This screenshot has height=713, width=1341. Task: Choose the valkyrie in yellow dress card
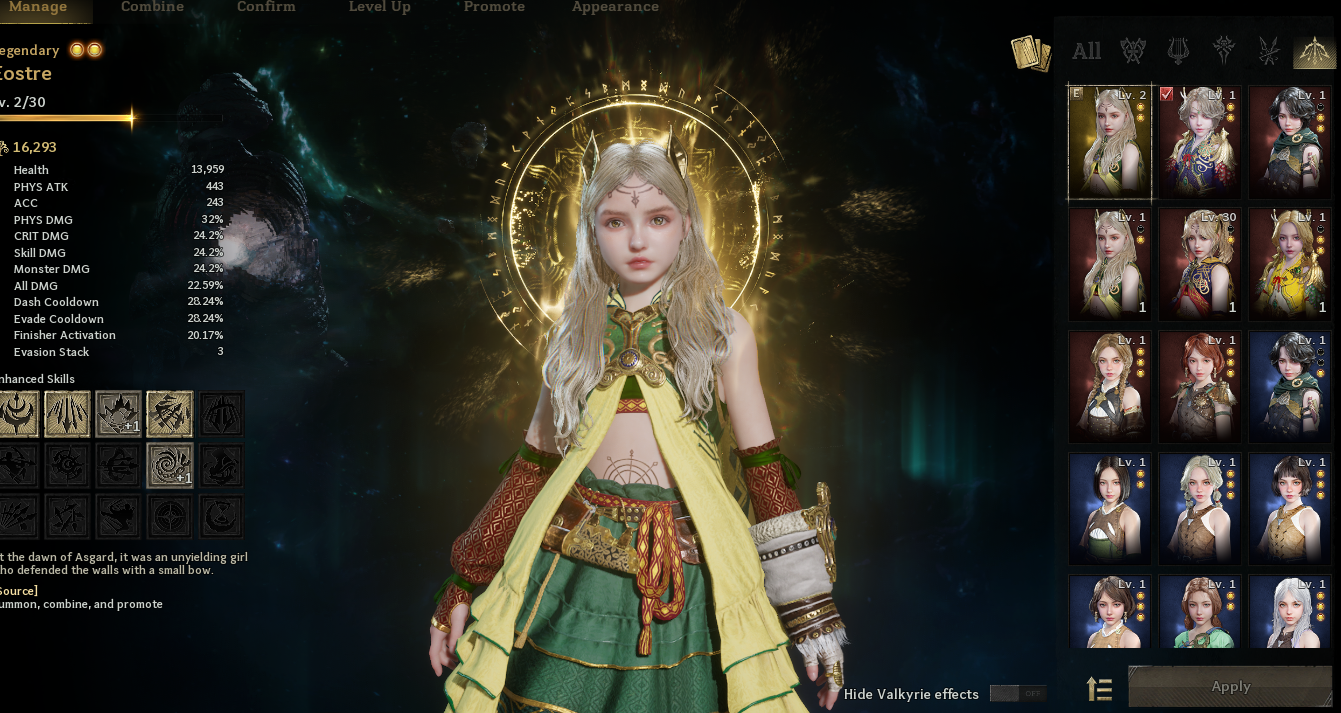(1289, 264)
